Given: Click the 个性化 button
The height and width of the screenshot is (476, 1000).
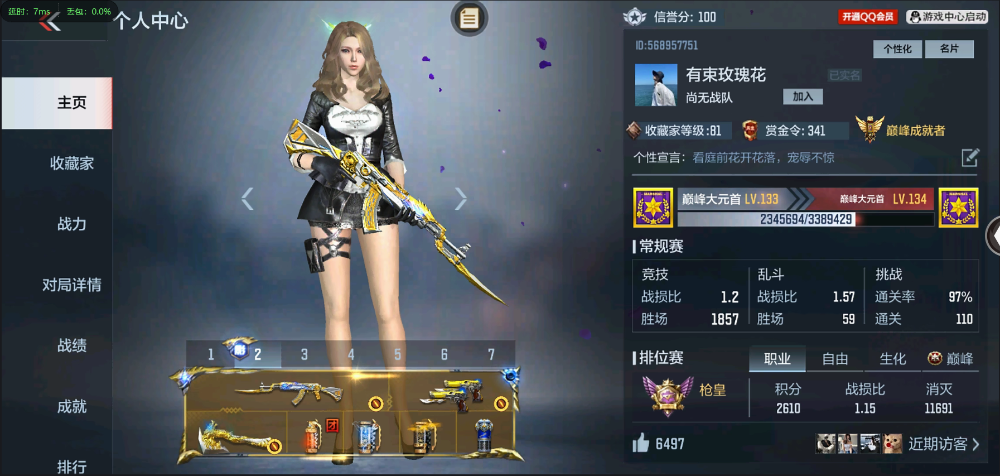Looking at the screenshot, I should coord(897,49).
